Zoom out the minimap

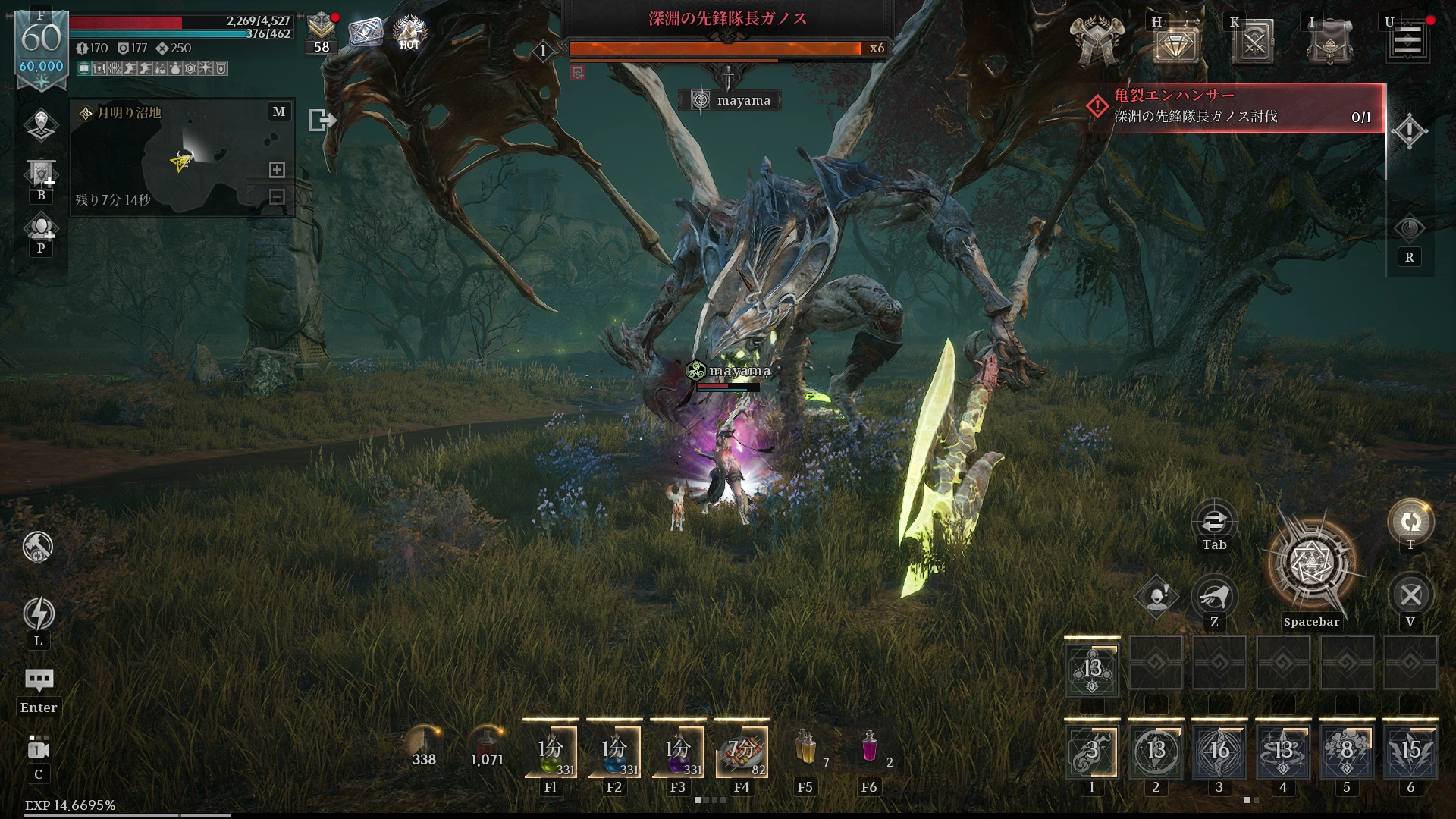(278, 197)
